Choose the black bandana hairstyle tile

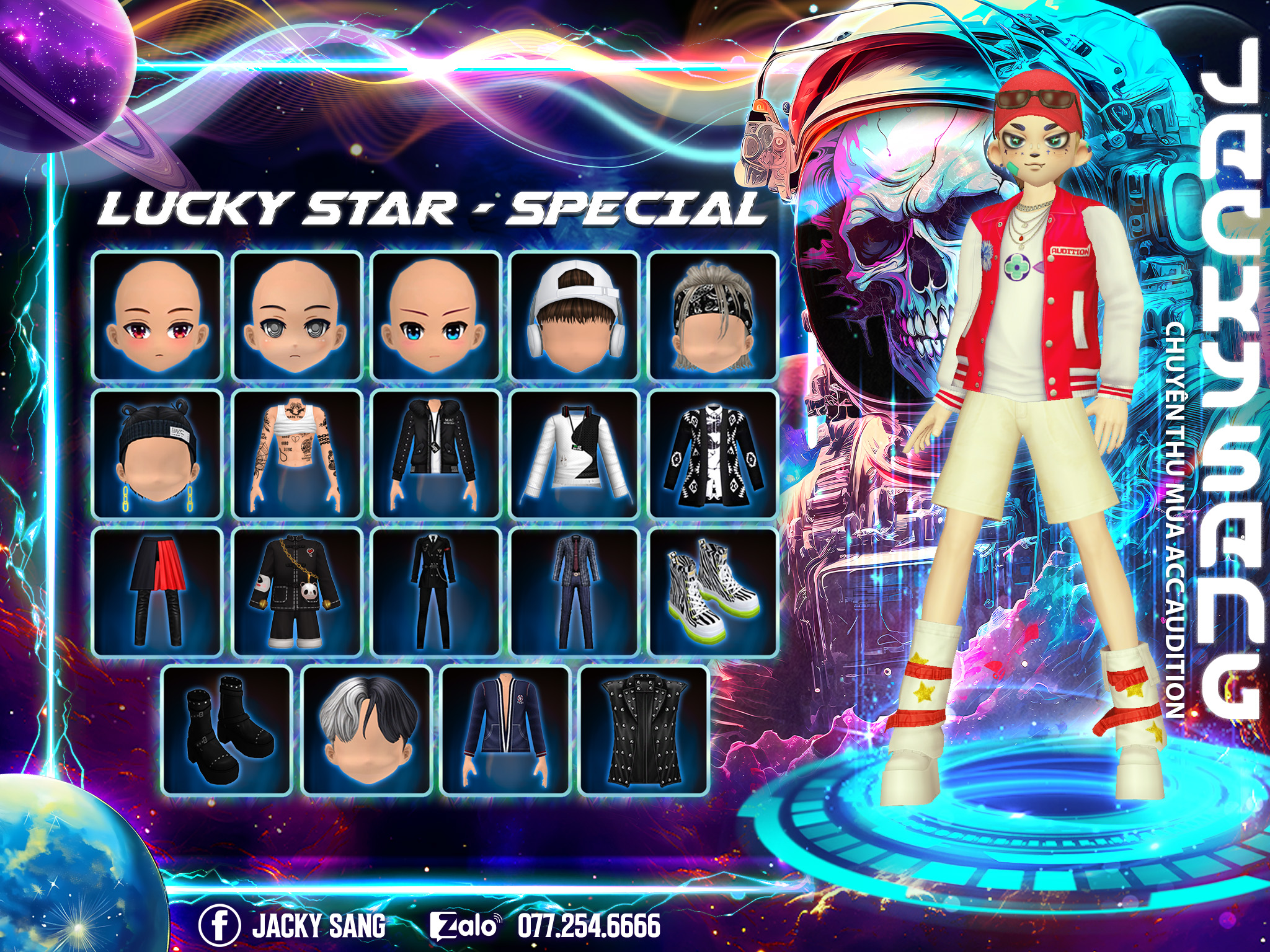tap(713, 316)
